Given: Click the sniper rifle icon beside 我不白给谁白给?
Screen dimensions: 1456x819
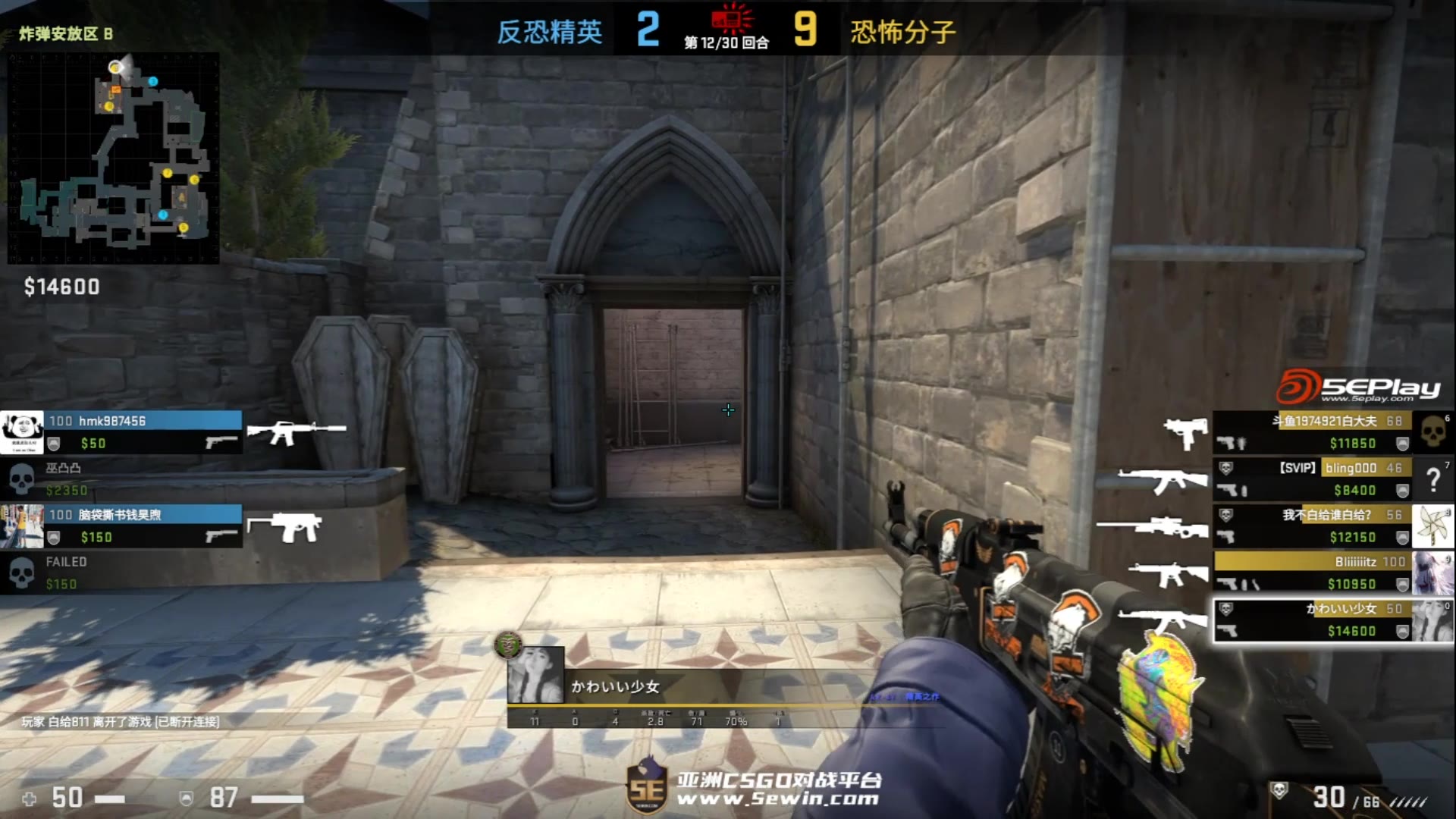Looking at the screenshot, I should pyautogui.click(x=1160, y=526).
